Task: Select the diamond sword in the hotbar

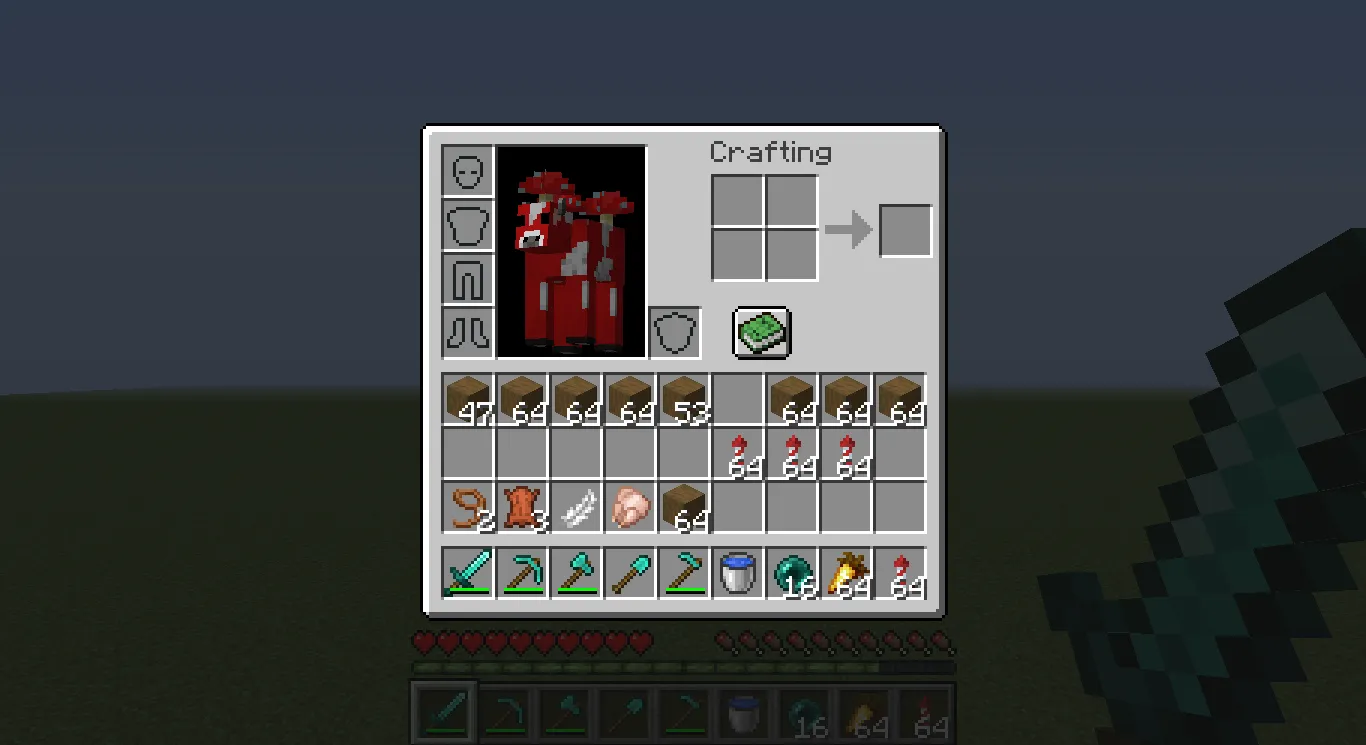Action: pos(467,572)
